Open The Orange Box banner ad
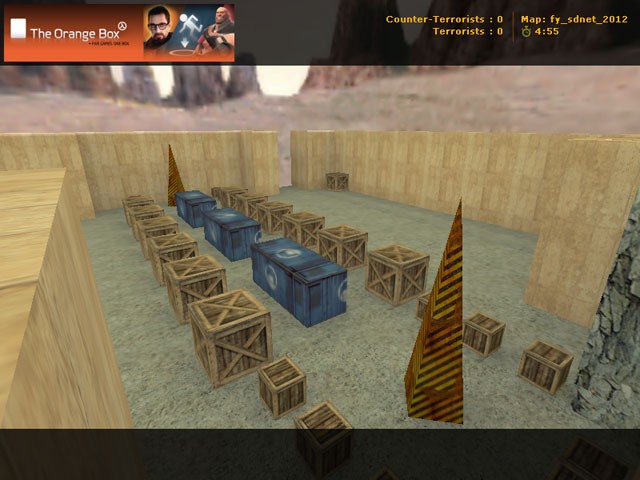 (119, 32)
